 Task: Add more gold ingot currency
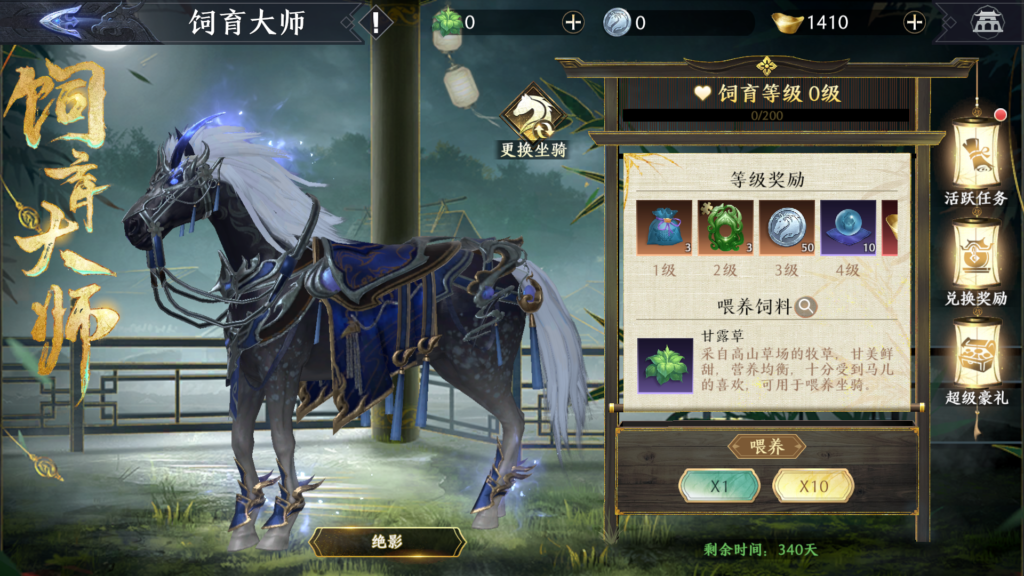[x=913, y=22]
